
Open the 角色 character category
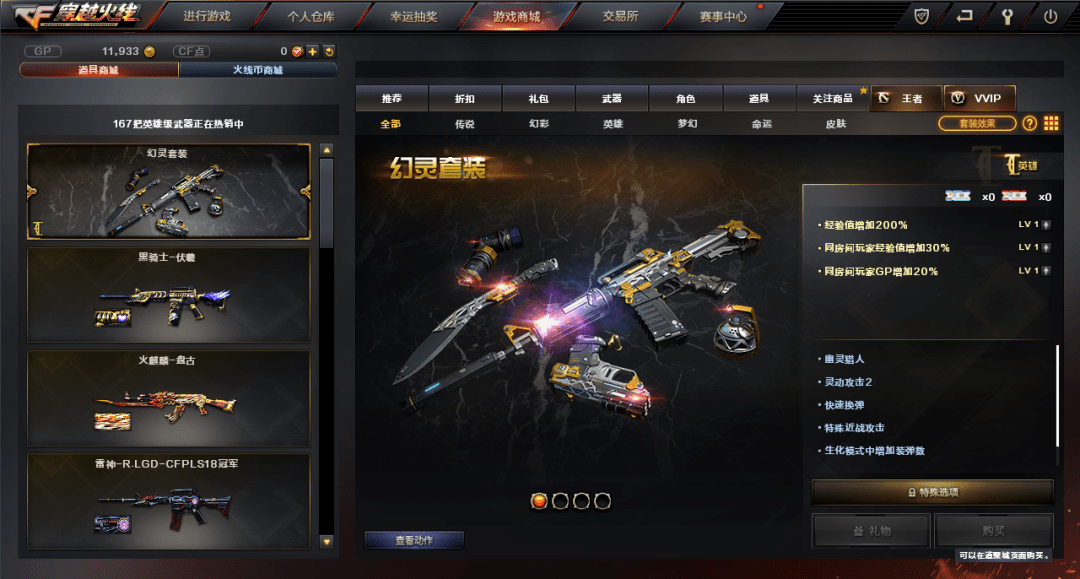(685, 98)
